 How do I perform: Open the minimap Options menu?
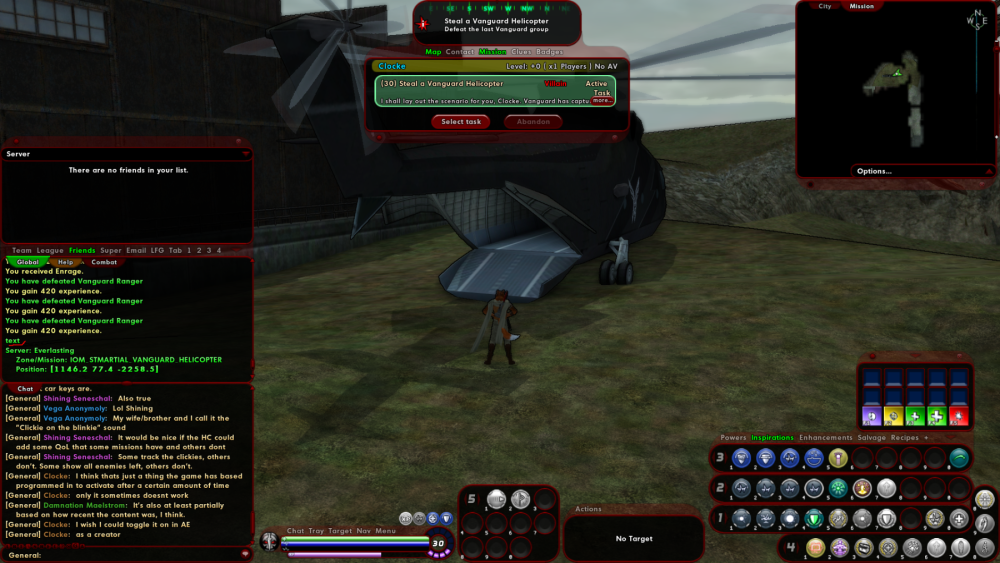(x=873, y=171)
